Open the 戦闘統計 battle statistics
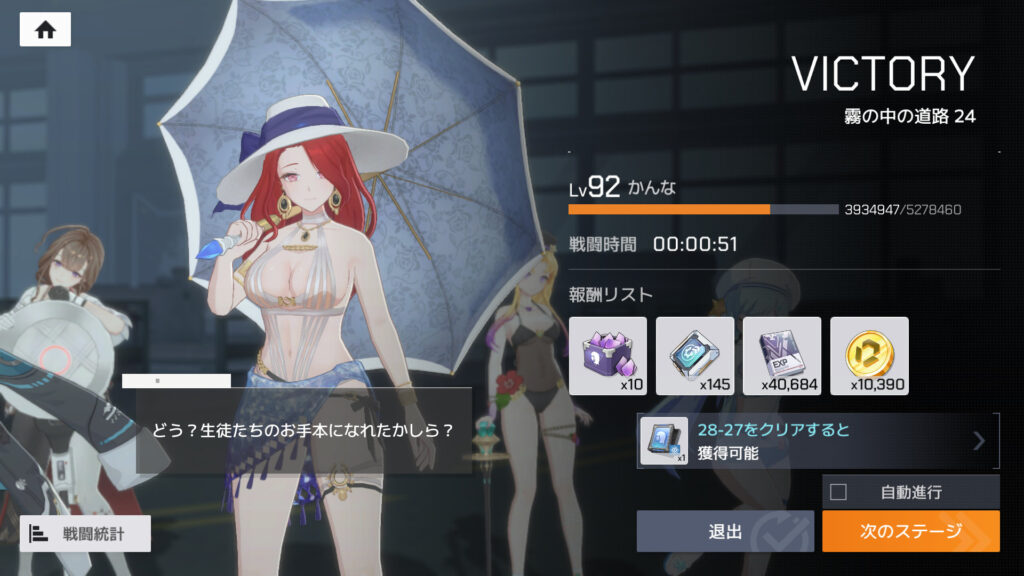Image resolution: width=1024 pixels, height=576 pixels. click(85, 533)
